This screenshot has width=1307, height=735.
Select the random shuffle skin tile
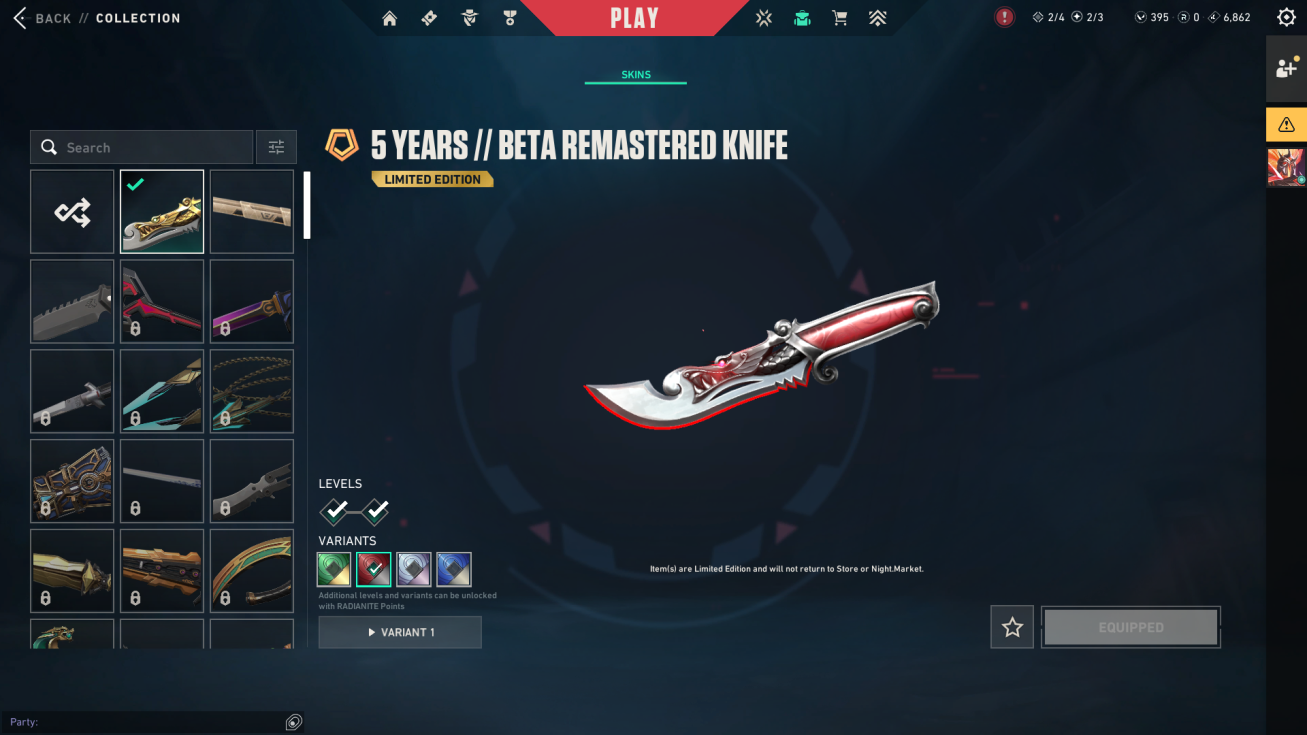72,211
